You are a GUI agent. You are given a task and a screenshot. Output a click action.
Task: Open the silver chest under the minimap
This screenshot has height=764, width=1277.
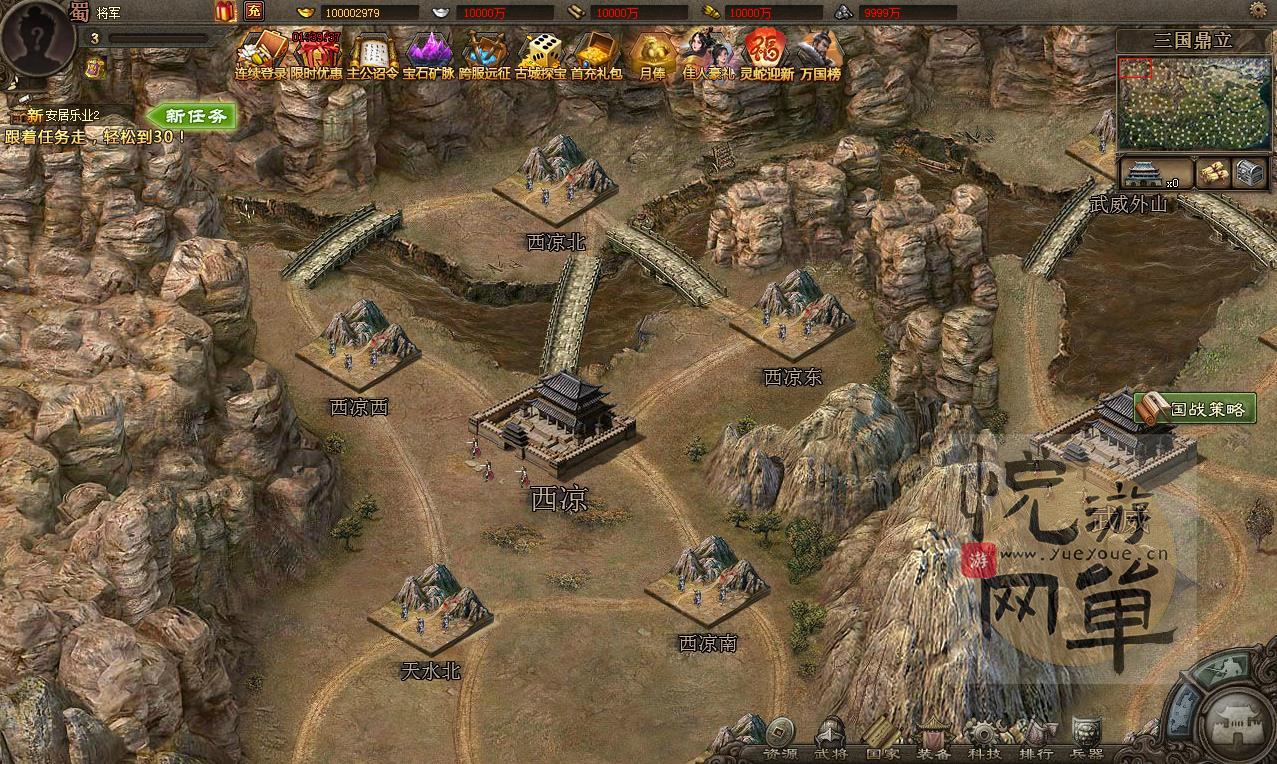tap(1250, 172)
